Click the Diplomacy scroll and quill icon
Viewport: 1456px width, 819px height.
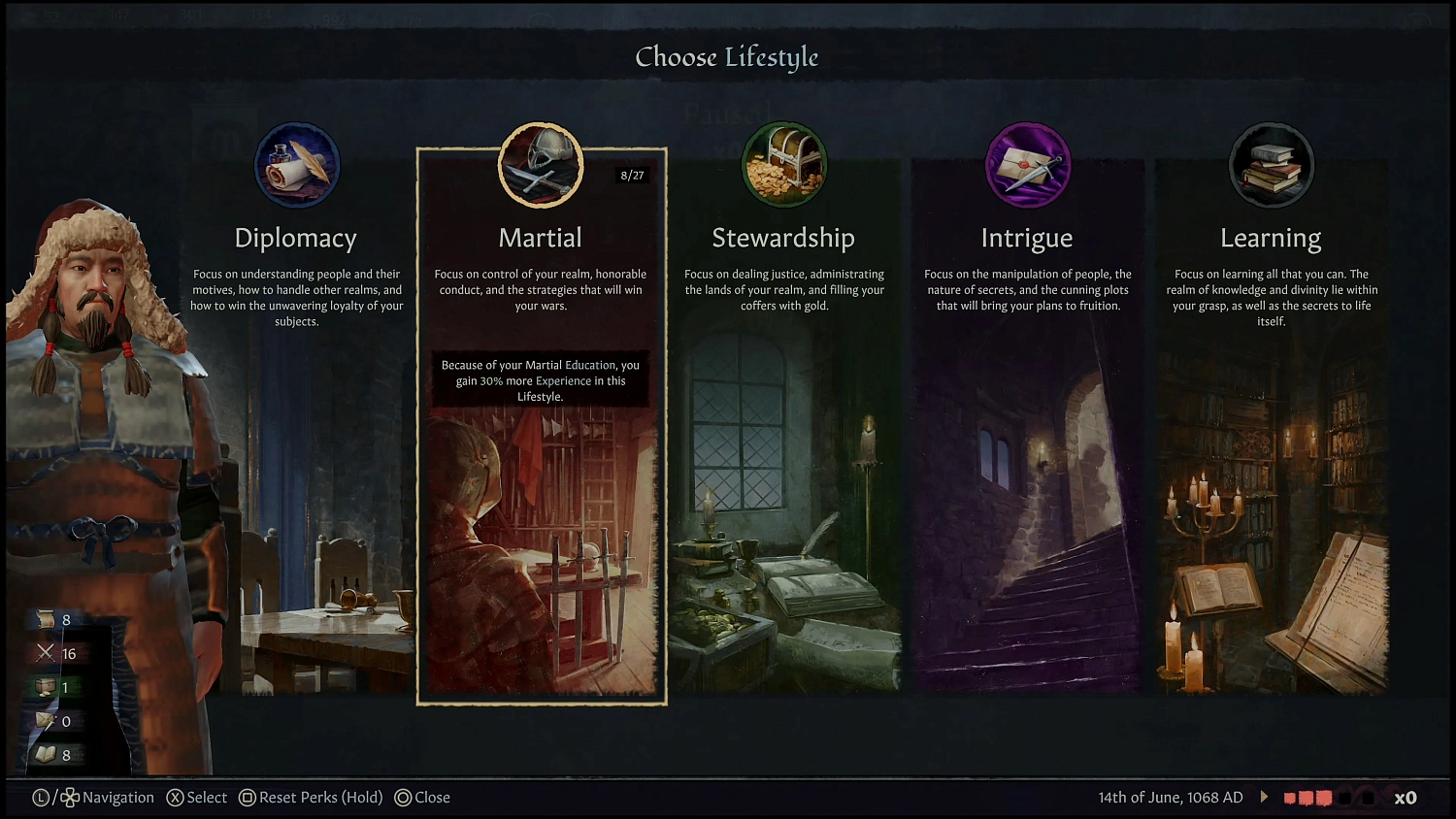tap(297, 165)
